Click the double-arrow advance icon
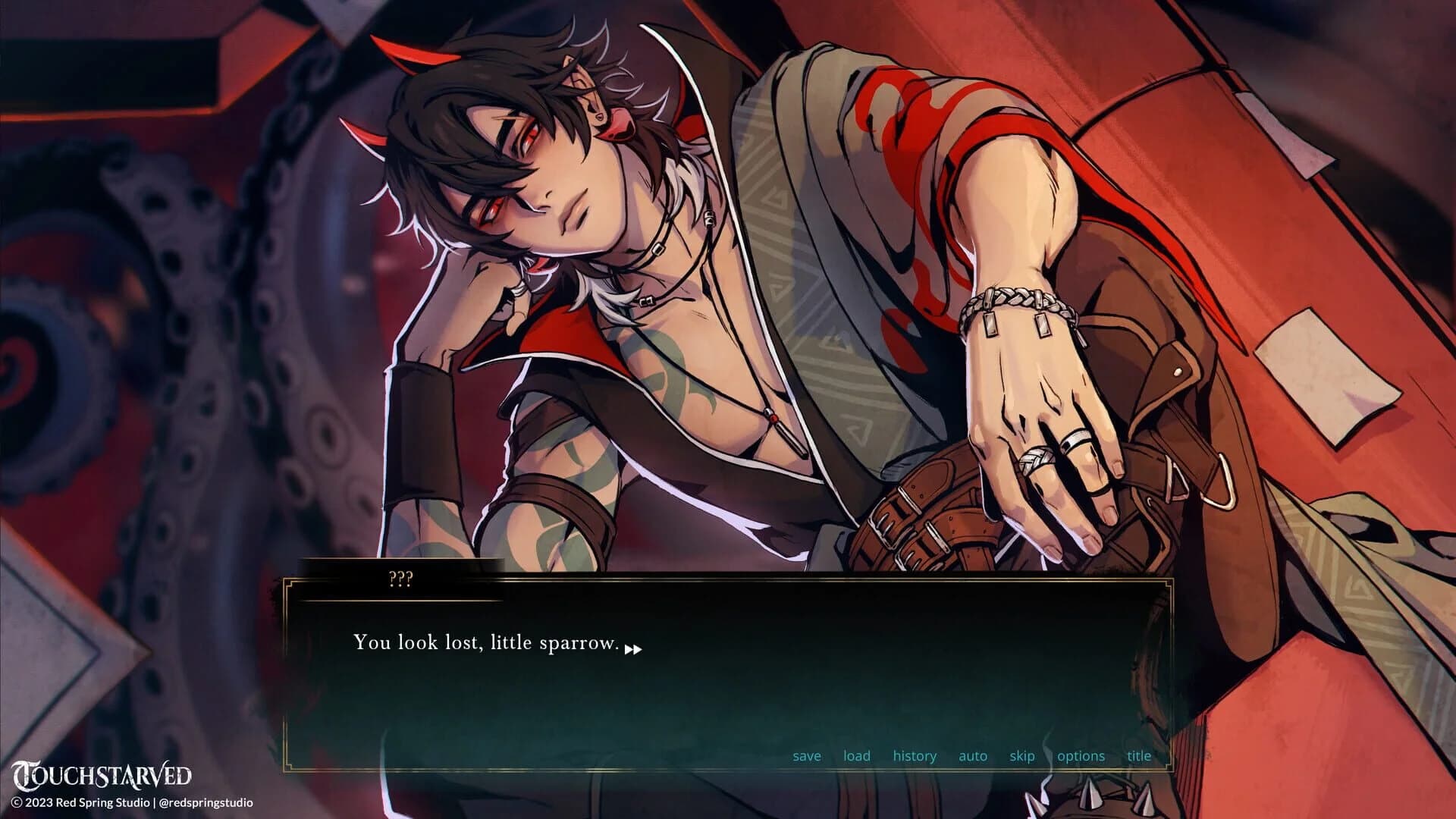1456x819 pixels. [x=634, y=649]
